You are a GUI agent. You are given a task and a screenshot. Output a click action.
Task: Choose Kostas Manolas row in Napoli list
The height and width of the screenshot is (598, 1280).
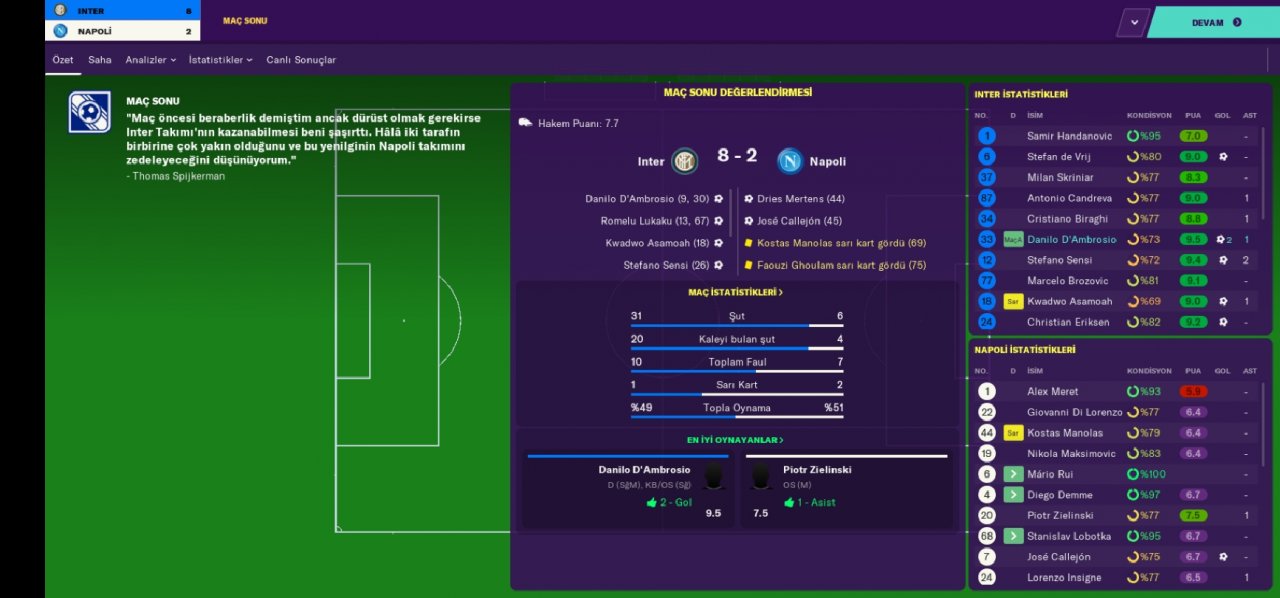[1064, 433]
